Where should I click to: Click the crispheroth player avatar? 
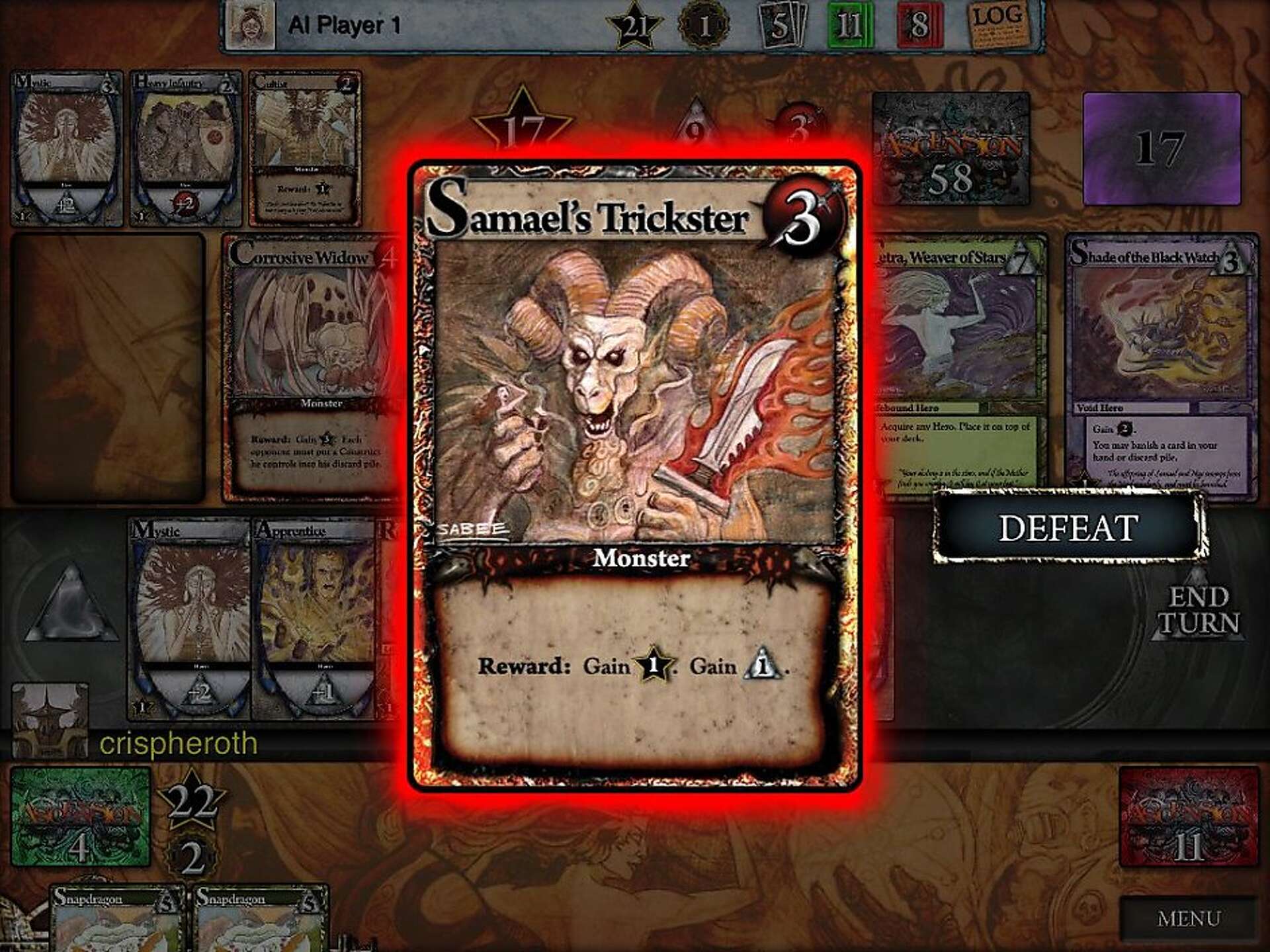coord(50,720)
